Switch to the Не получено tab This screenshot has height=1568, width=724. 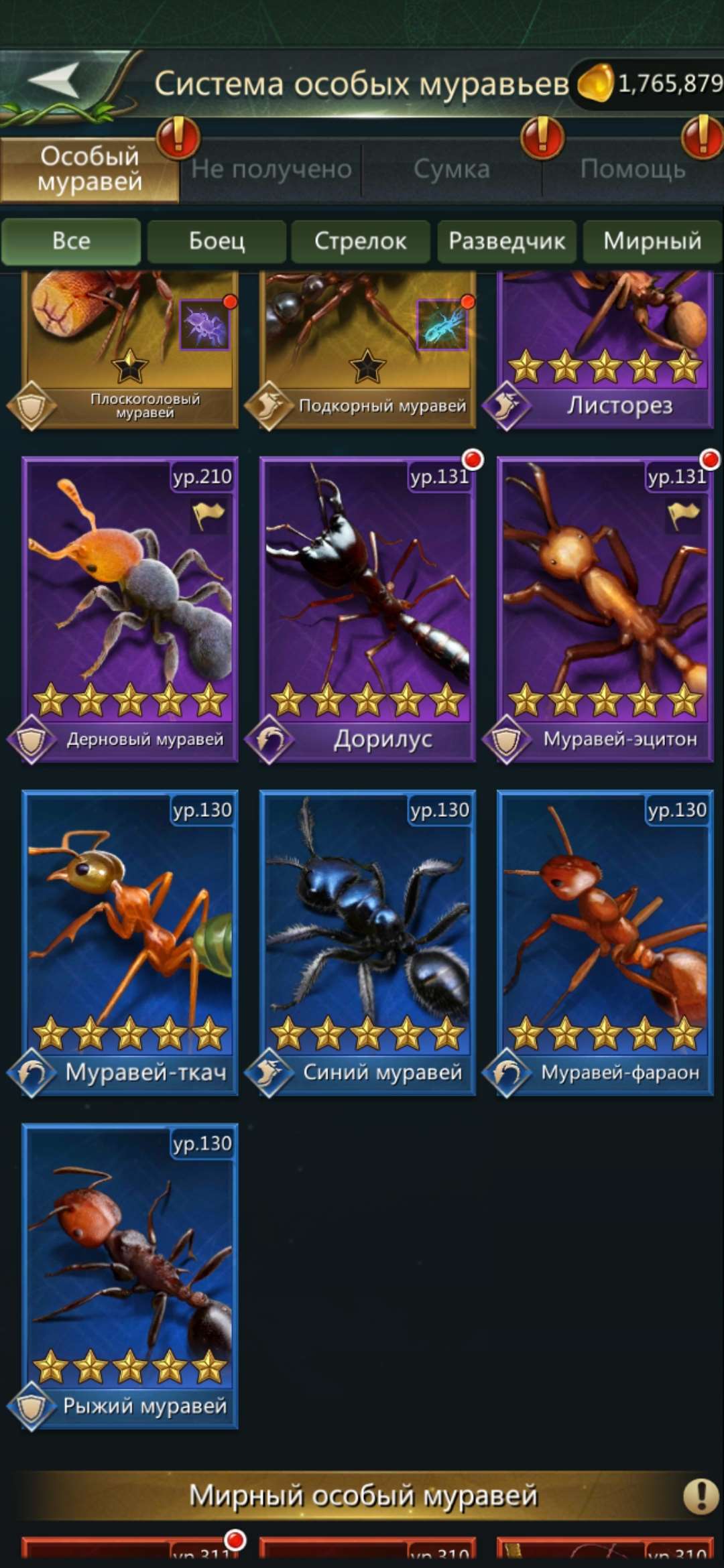[271, 169]
